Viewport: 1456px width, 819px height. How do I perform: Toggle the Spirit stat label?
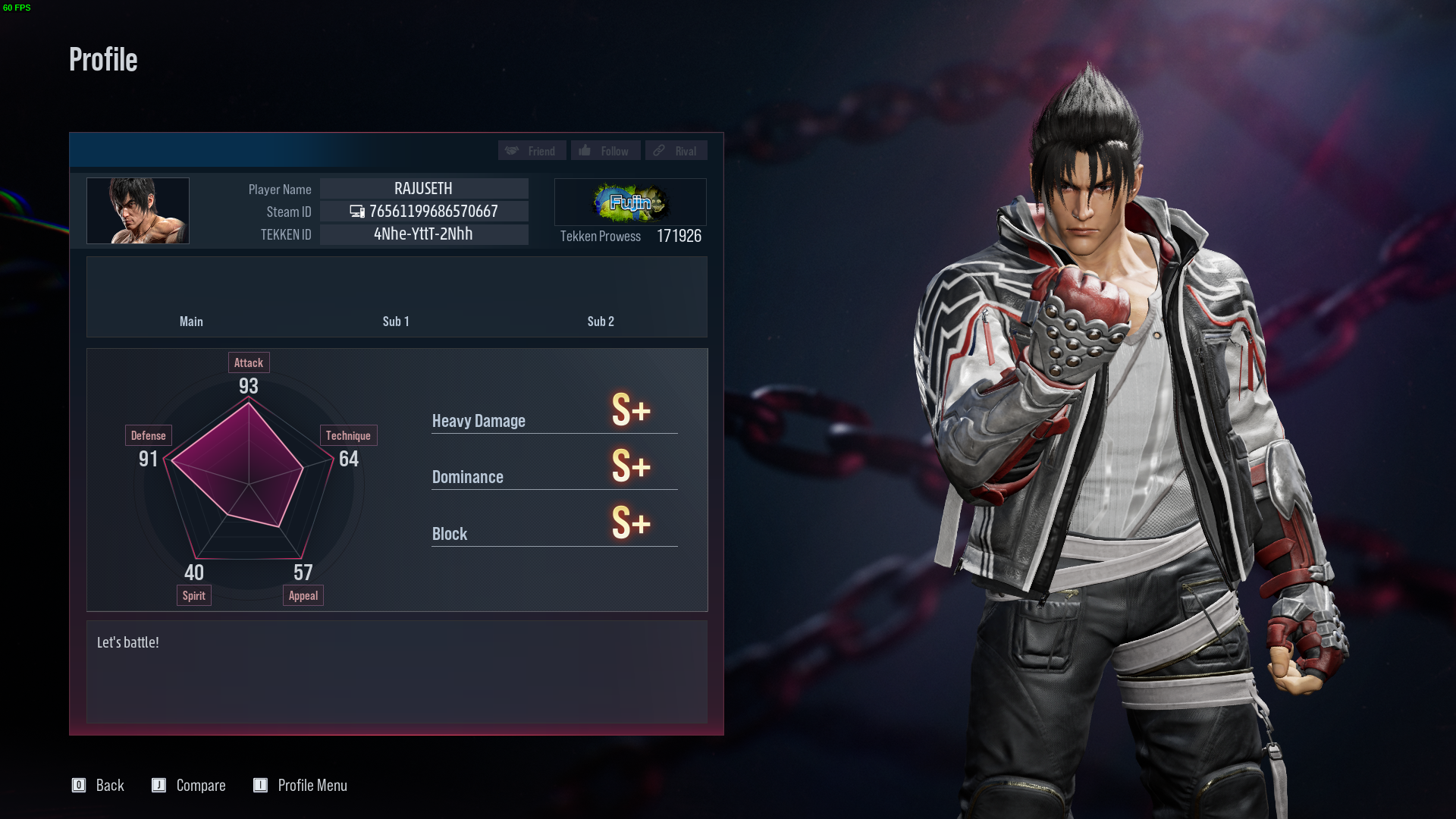click(x=193, y=595)
